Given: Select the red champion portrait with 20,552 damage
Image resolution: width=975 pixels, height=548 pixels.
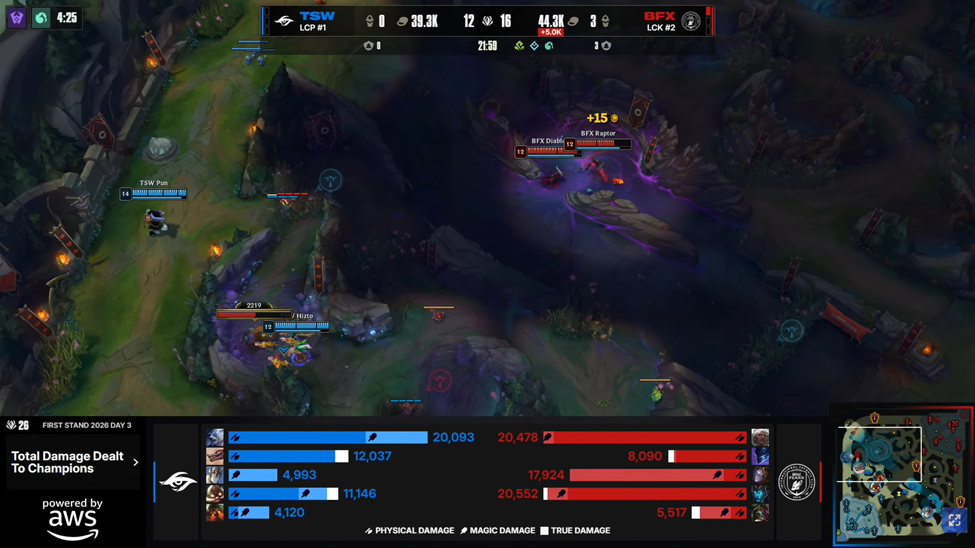Looking at the screenshot, I should pyautogui.click(x=760, y=494).
